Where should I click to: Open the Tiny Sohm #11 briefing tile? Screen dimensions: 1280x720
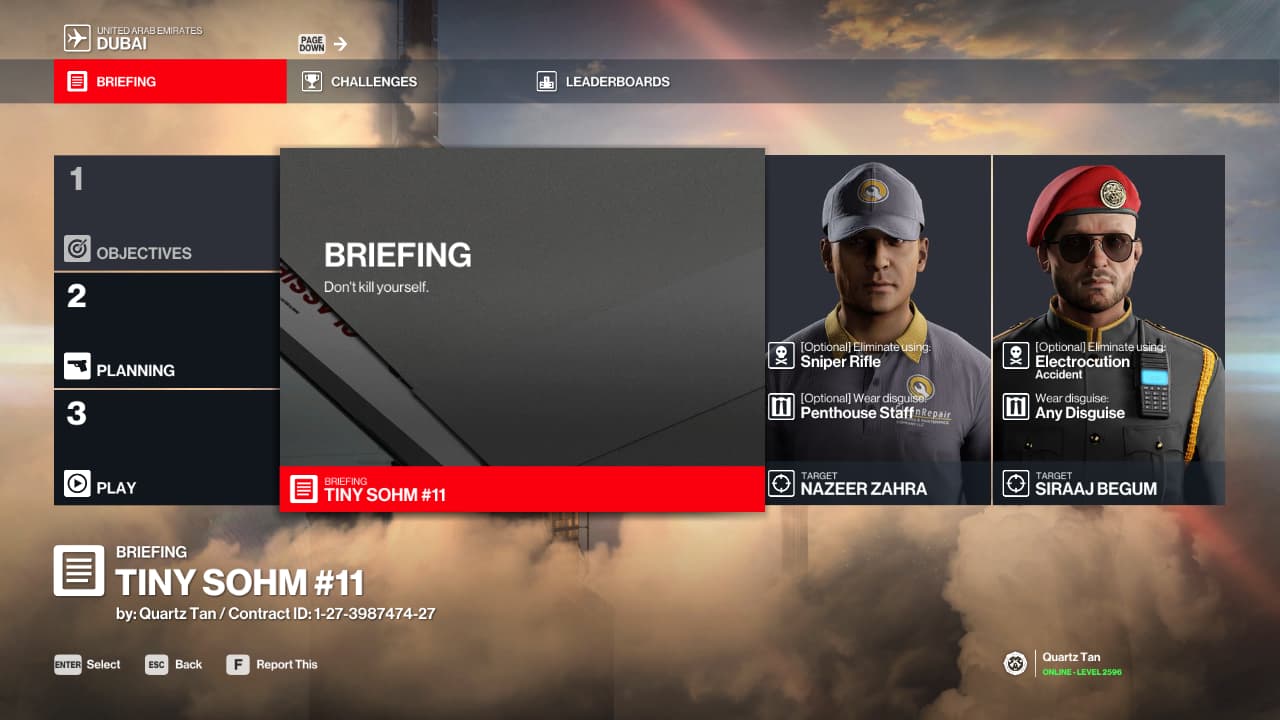[522, 328]
